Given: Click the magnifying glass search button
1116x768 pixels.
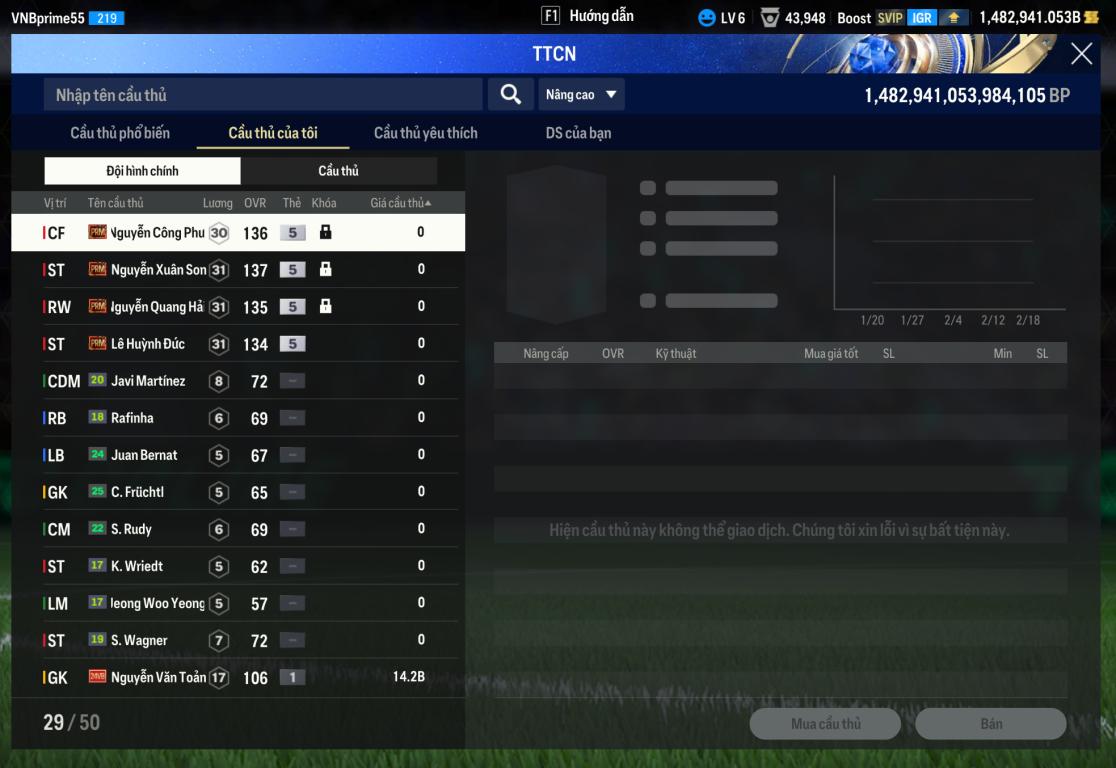Looking at the screenshot, I should click(x=510, y=95).
